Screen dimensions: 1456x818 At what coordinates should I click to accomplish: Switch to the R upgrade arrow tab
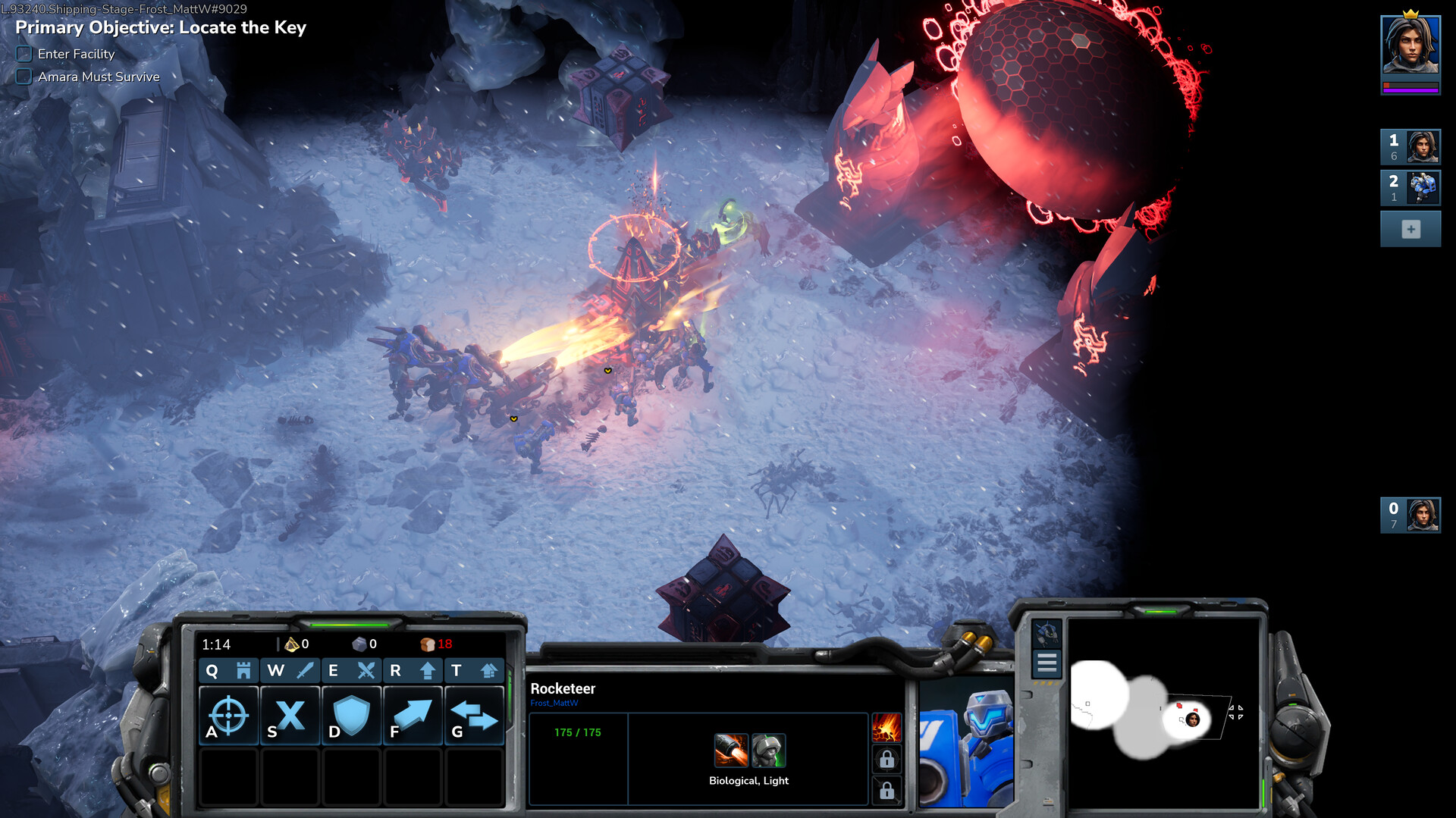(413, 670)
